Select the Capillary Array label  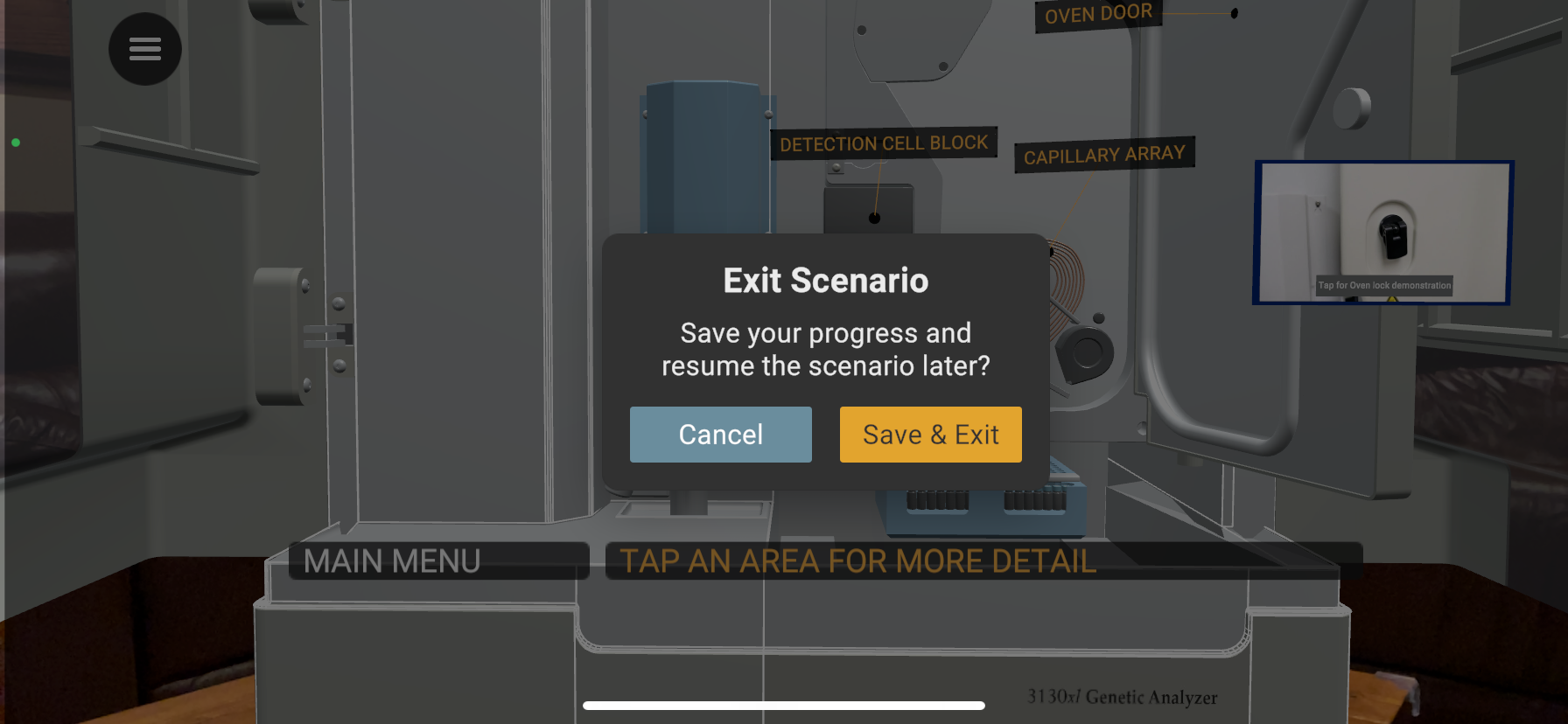coord(1104,155)
